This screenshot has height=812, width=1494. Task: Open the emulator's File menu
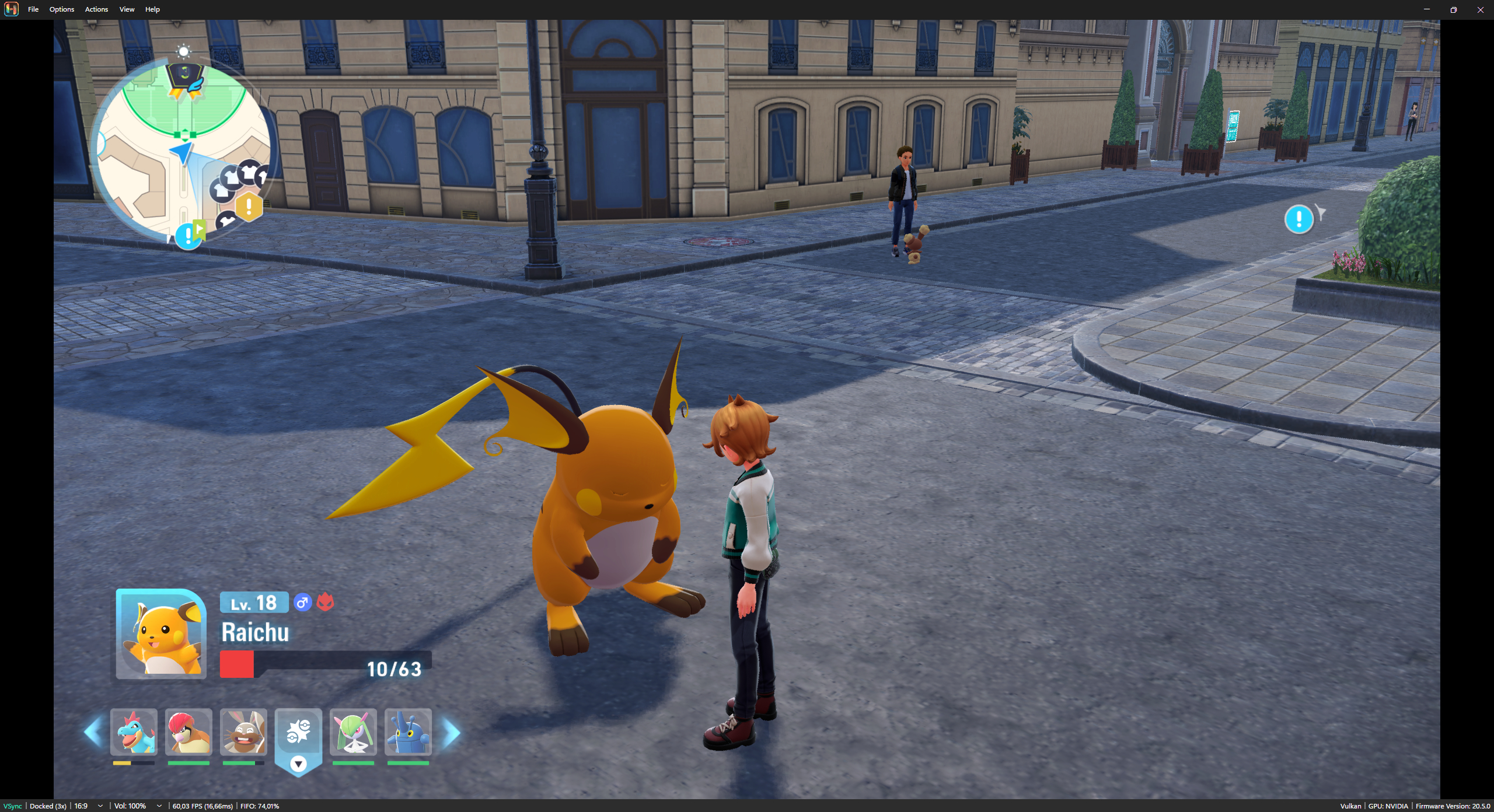[x=33, y=9]
